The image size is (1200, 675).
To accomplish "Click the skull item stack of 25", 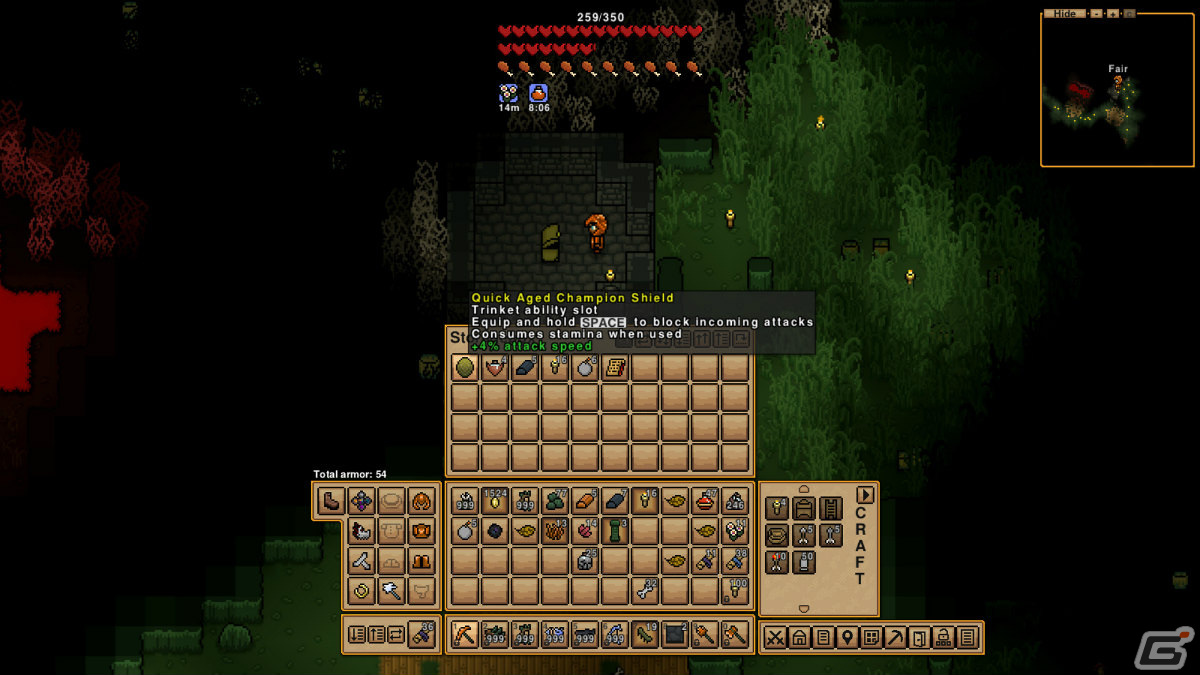I will point(585,561).
